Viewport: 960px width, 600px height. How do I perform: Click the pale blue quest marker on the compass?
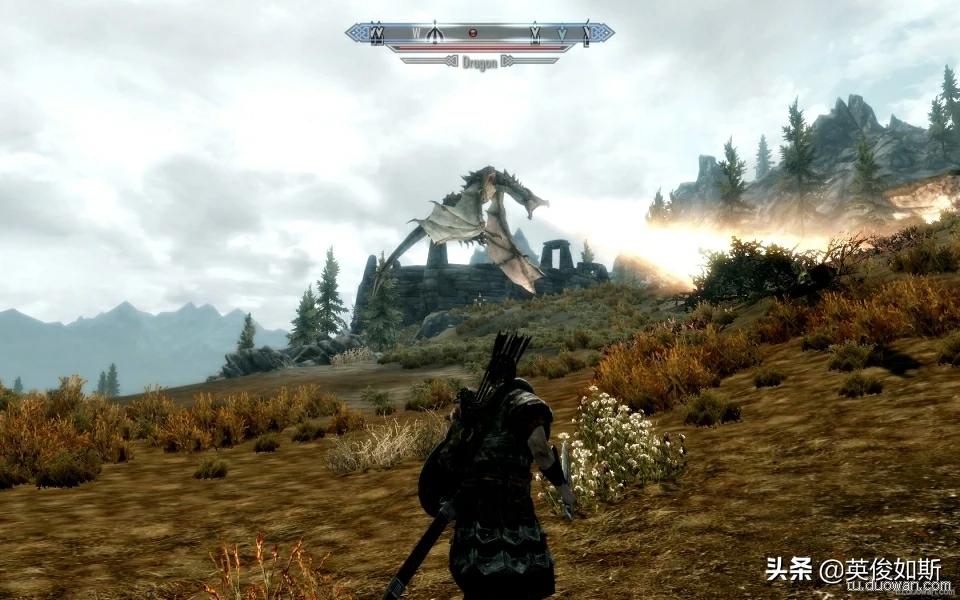click(562, 33)
